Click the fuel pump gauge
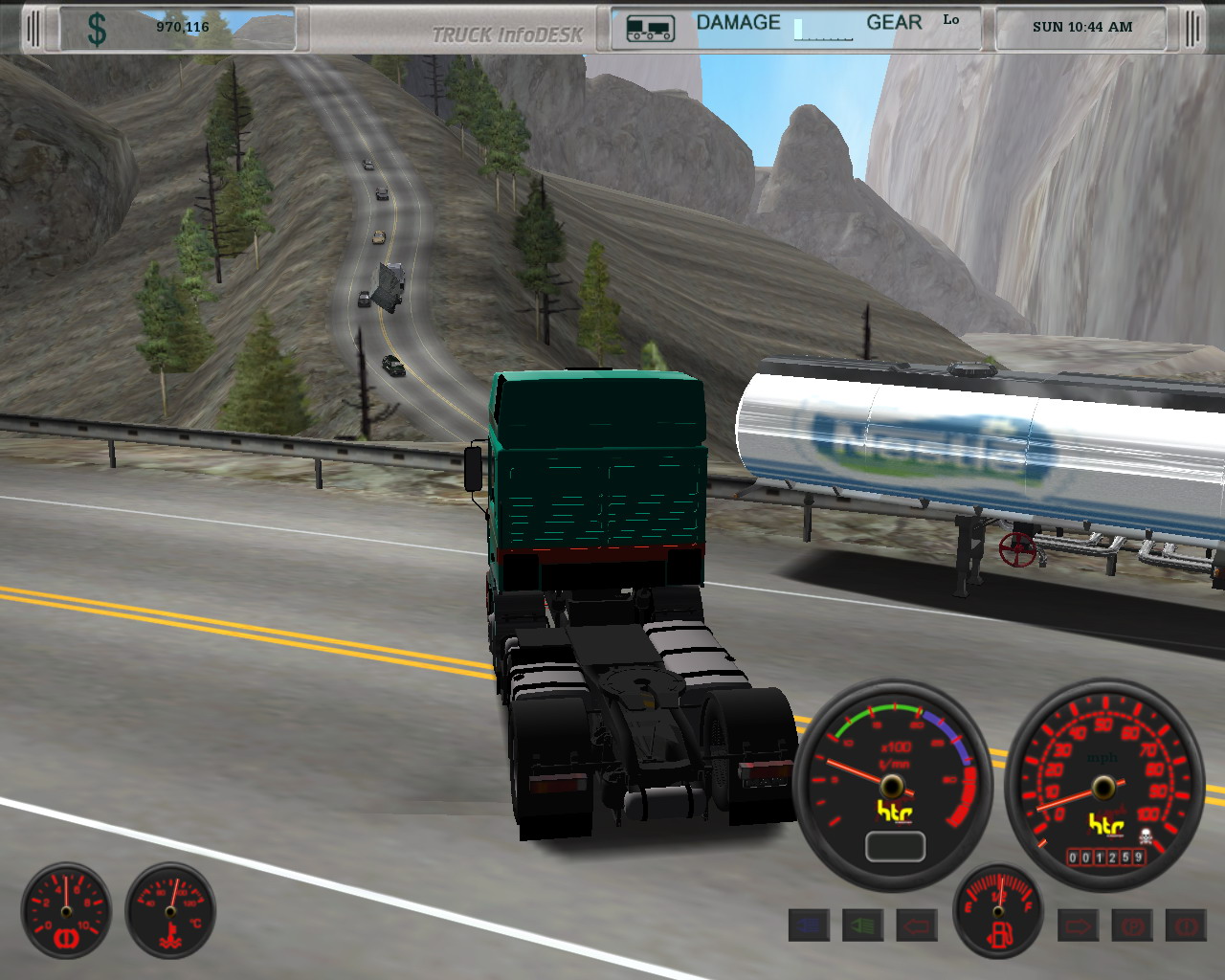The width and height of the screenshot is (1225, 980). click(998, 912)
